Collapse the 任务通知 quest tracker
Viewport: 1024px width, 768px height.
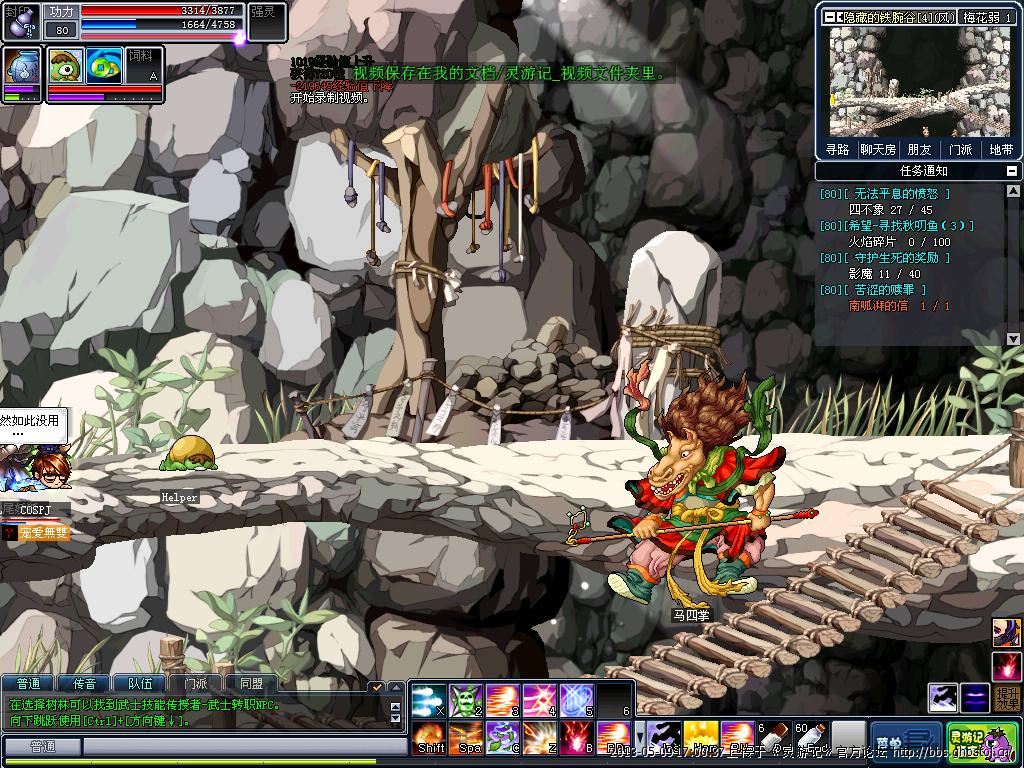coord(1013,171)
